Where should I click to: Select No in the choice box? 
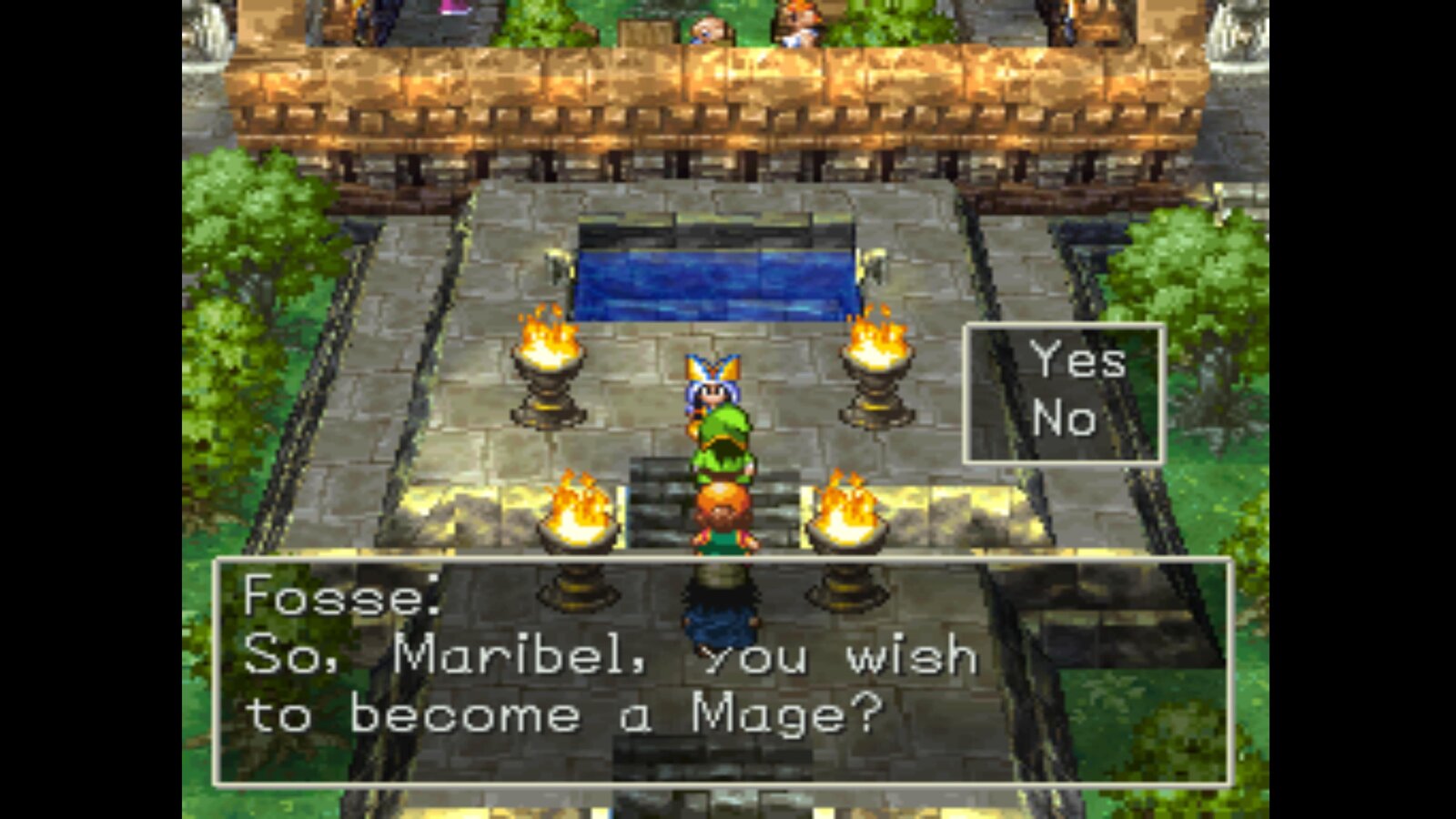click(x=1063, y=420)
